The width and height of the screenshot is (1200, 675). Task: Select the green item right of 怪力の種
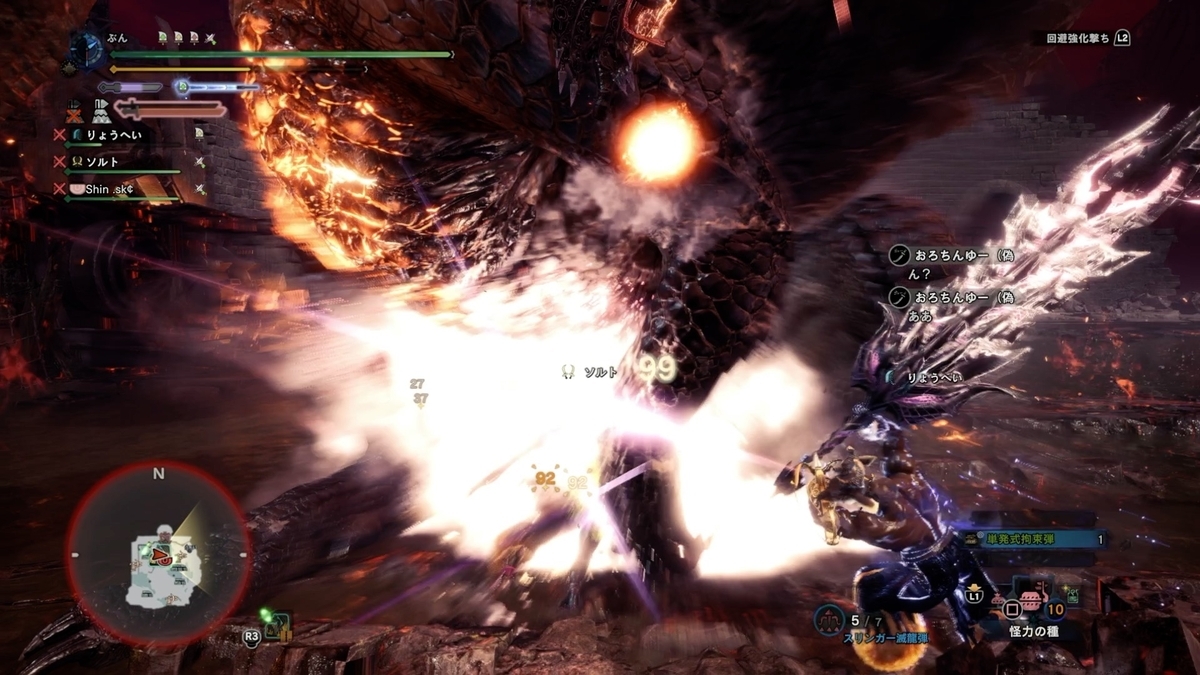[x=1072, y=596]
